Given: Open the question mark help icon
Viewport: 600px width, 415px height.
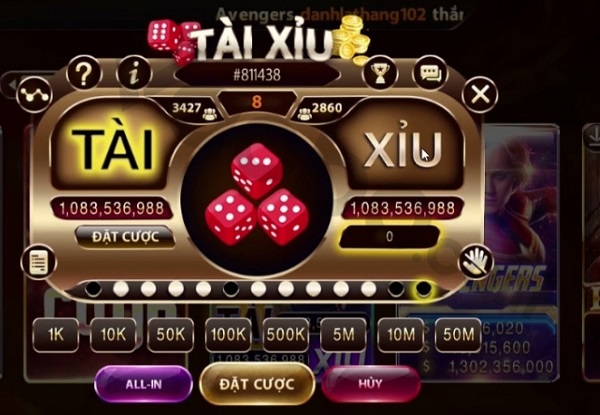Looking at the screenshot, I should coord(85,73).
